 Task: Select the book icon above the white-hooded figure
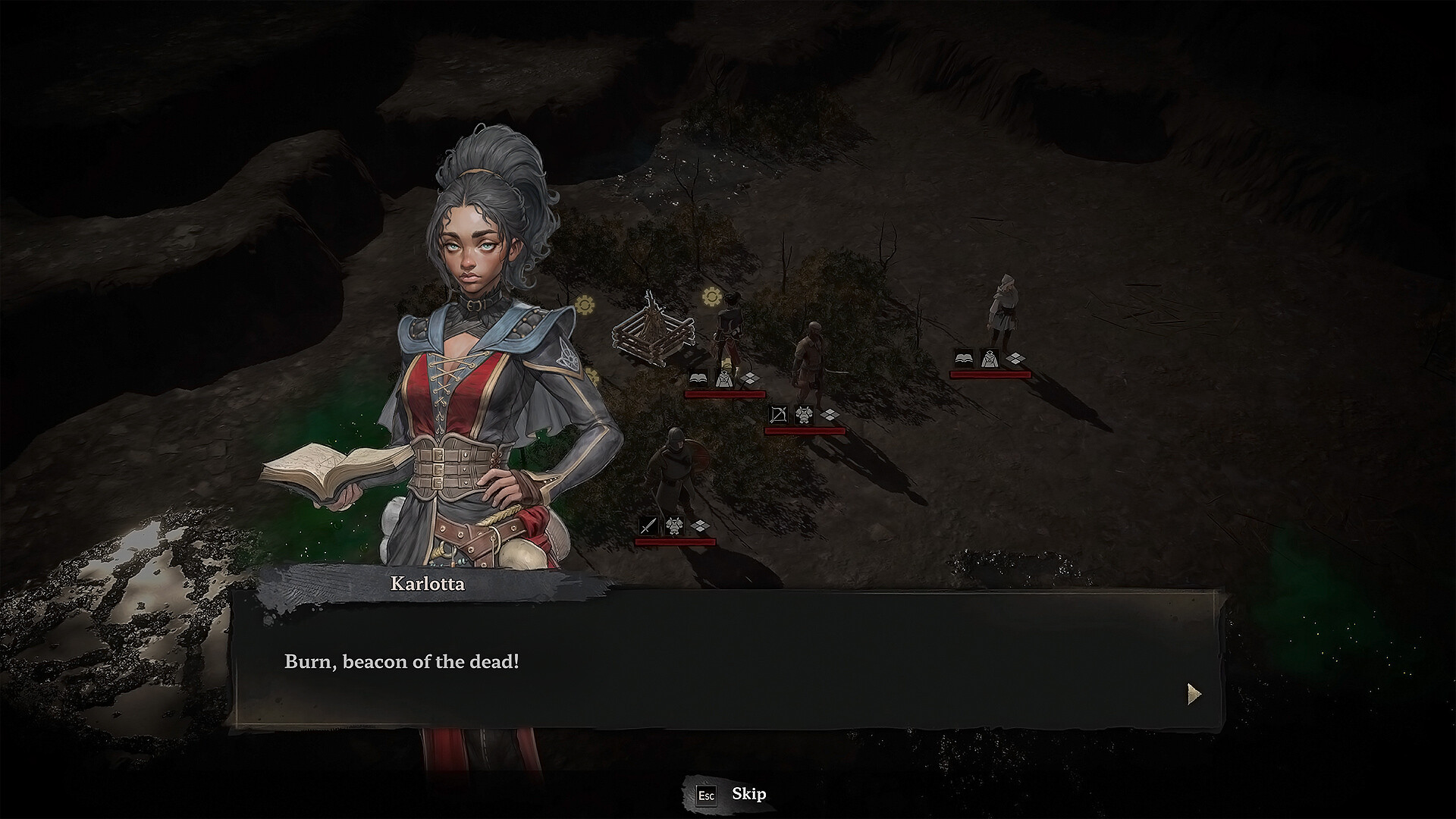pyautogui.click(x=965, y=357)
